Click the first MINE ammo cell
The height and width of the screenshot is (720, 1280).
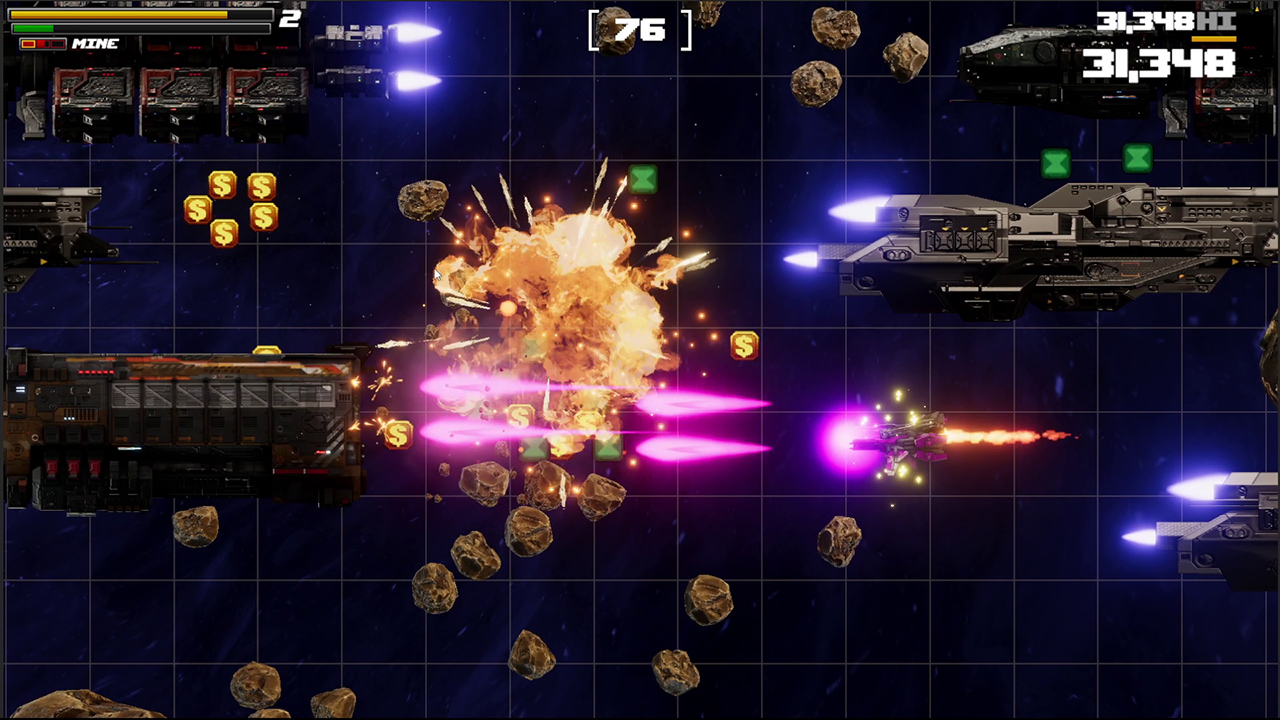tap(29, 44)
